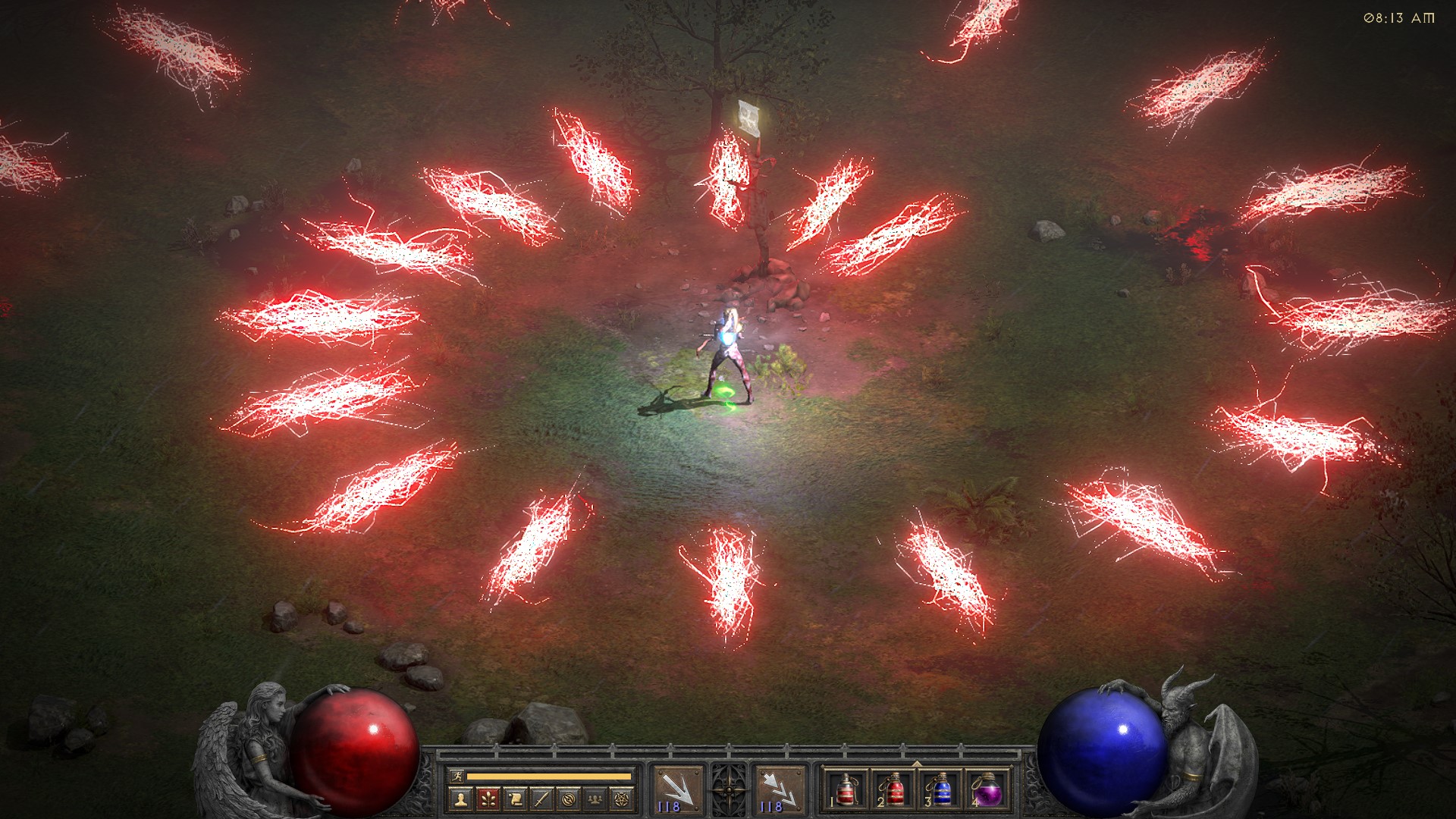Image resolution: width=1456 pixels, height=819 pixels.
Task: Use the blue mana potion in slot 3
Action: pyautogui.click(x=940, y=790)
